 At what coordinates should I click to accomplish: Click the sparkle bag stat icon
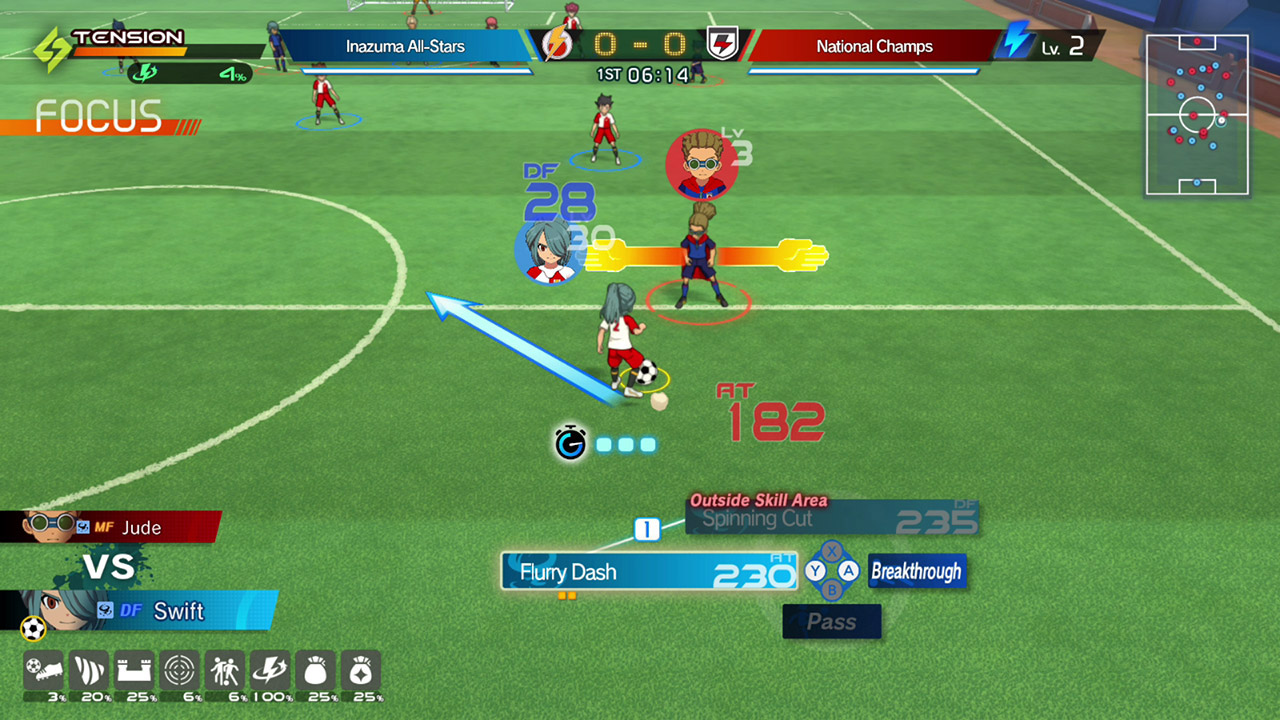[361, 672]
